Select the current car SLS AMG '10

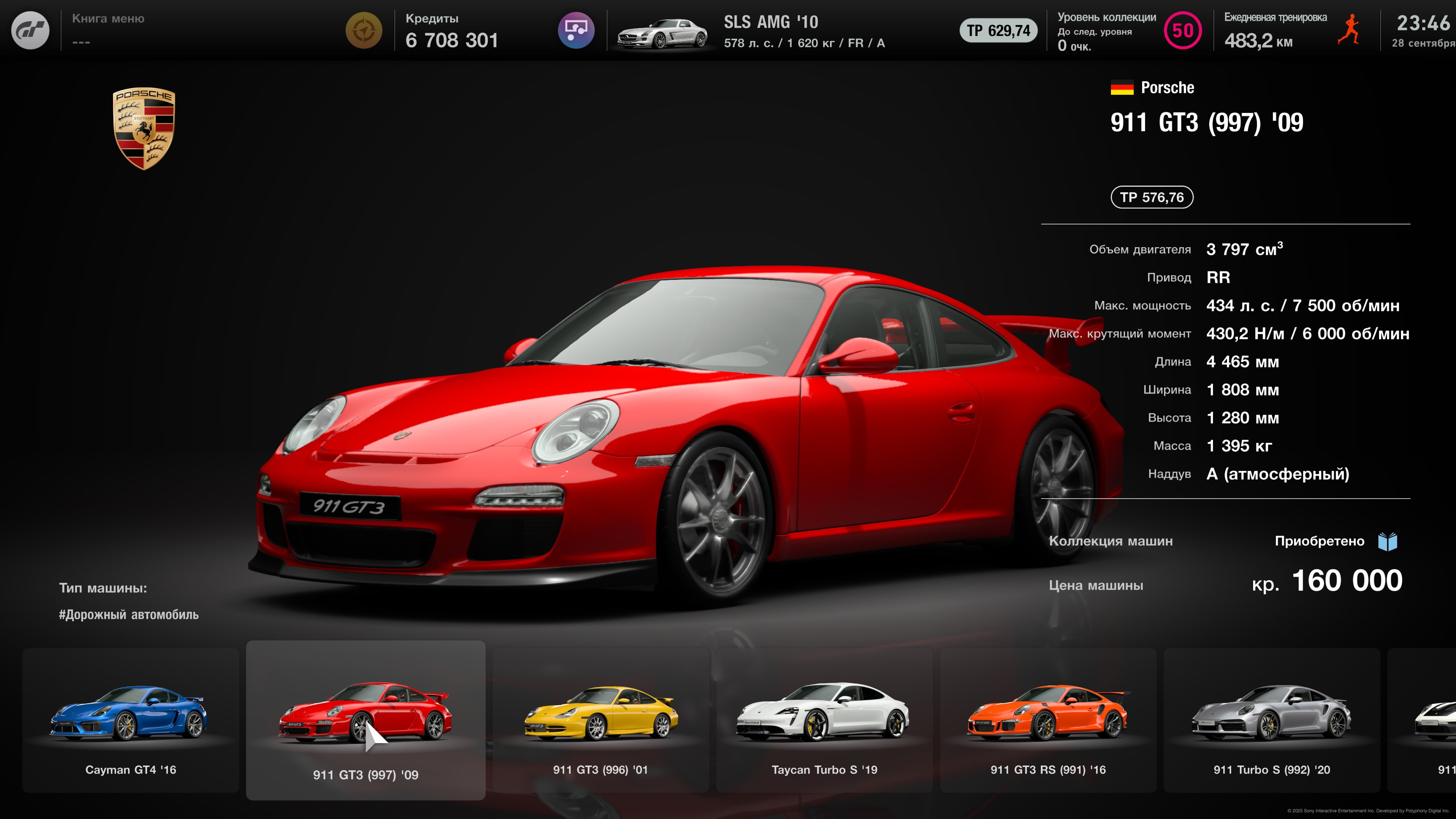(752, 31)
